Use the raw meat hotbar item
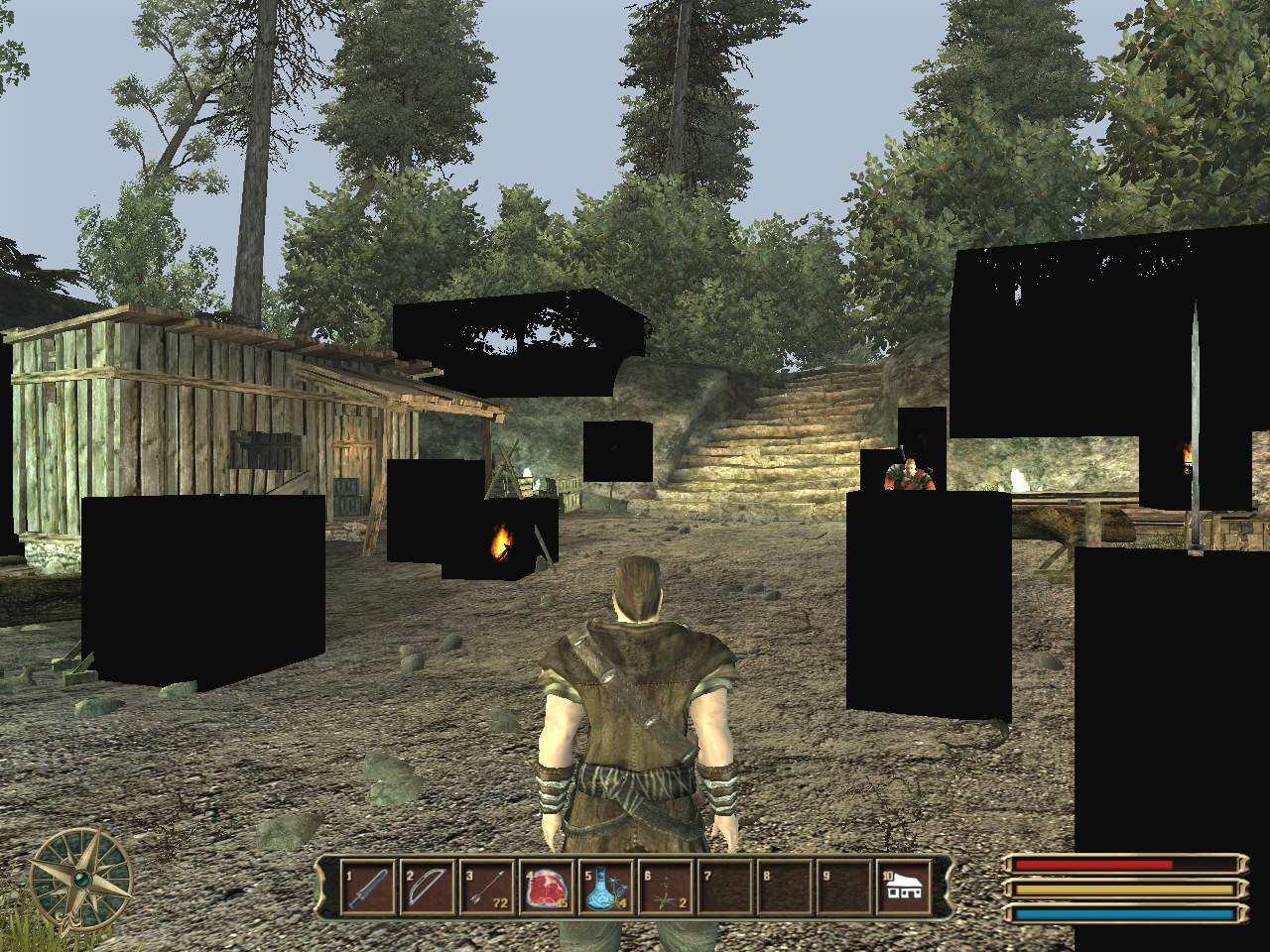1270x952 pixels. click(x=547, y=888)
